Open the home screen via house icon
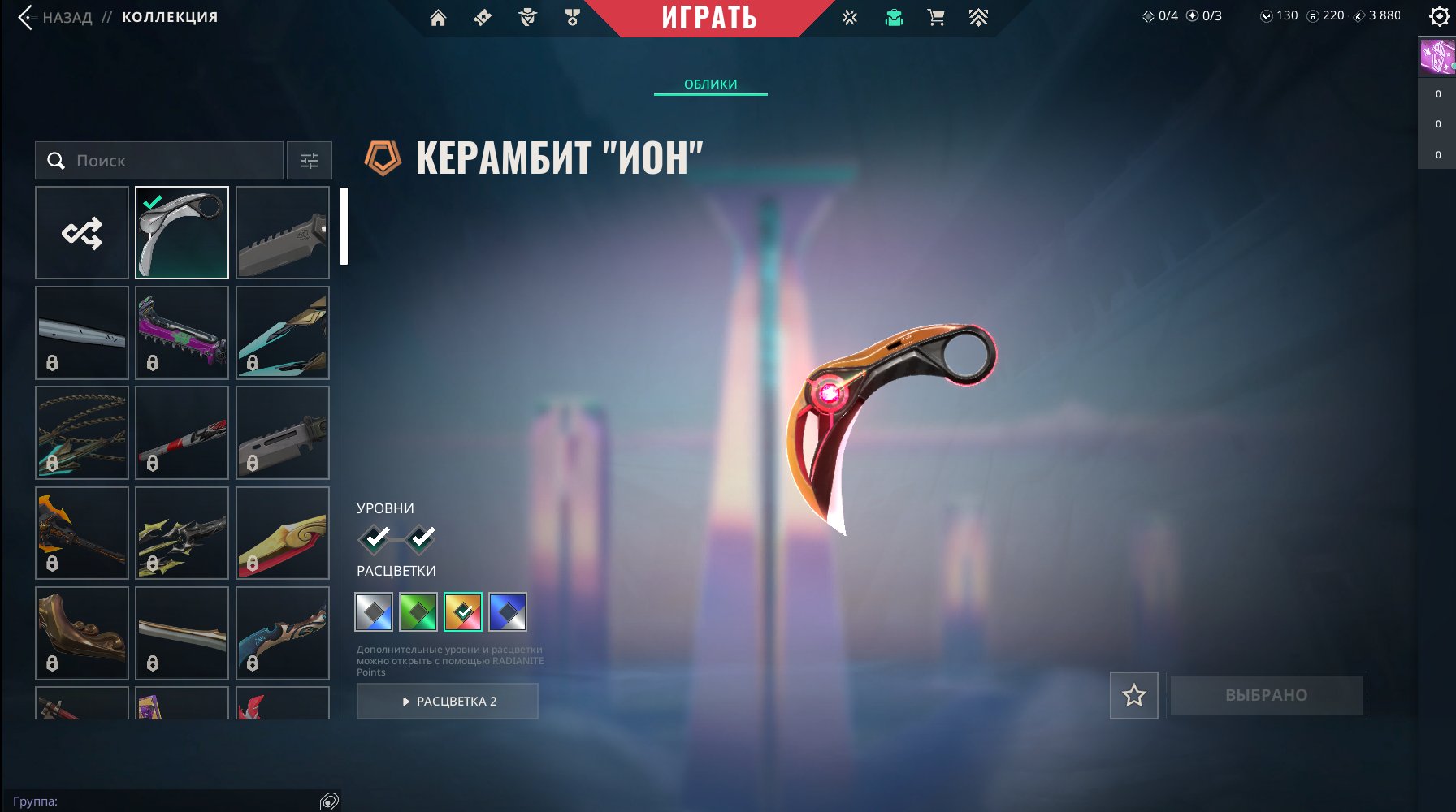Screen dimensions: 1456x812 pos(439,17)
